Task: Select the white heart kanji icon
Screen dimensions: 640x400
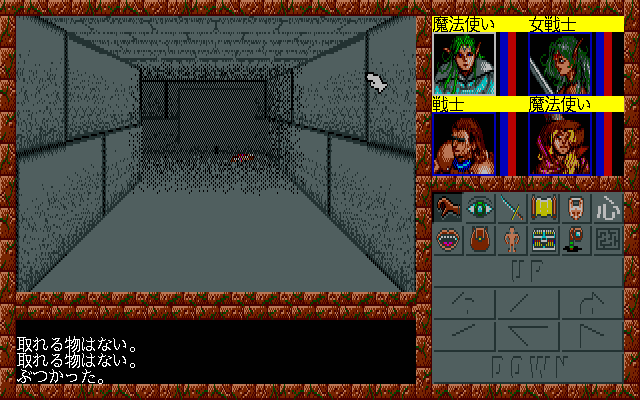Action: point(607,208)
